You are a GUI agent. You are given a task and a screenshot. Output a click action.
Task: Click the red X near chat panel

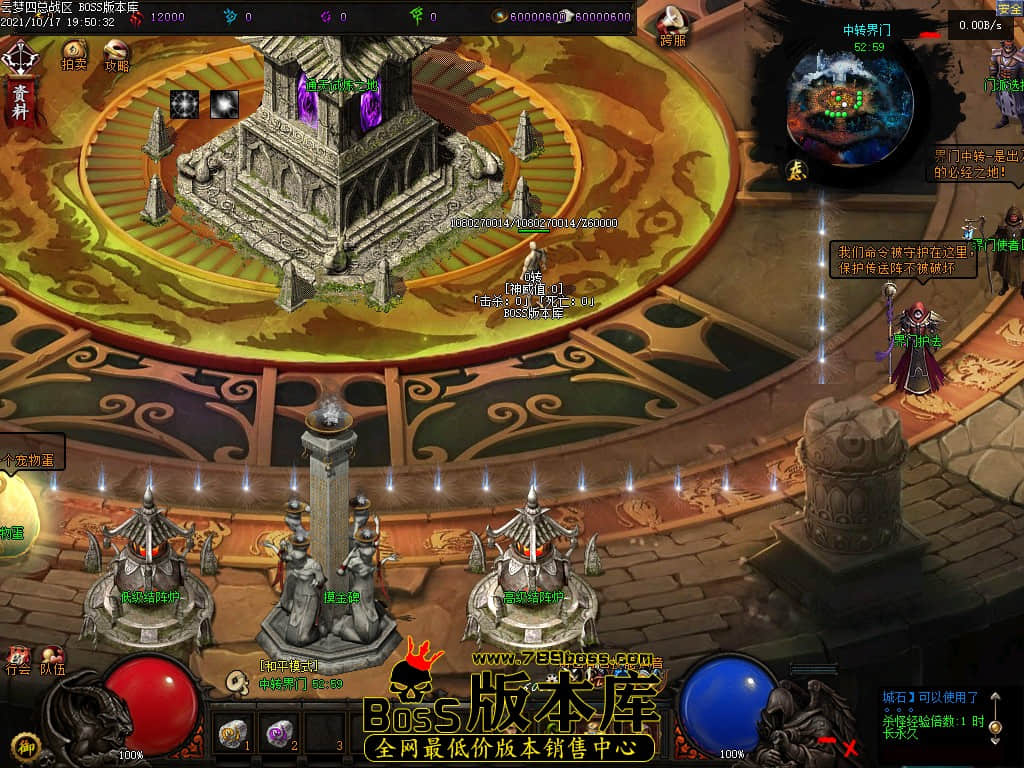pyautogui.click(x=850, y=746)
